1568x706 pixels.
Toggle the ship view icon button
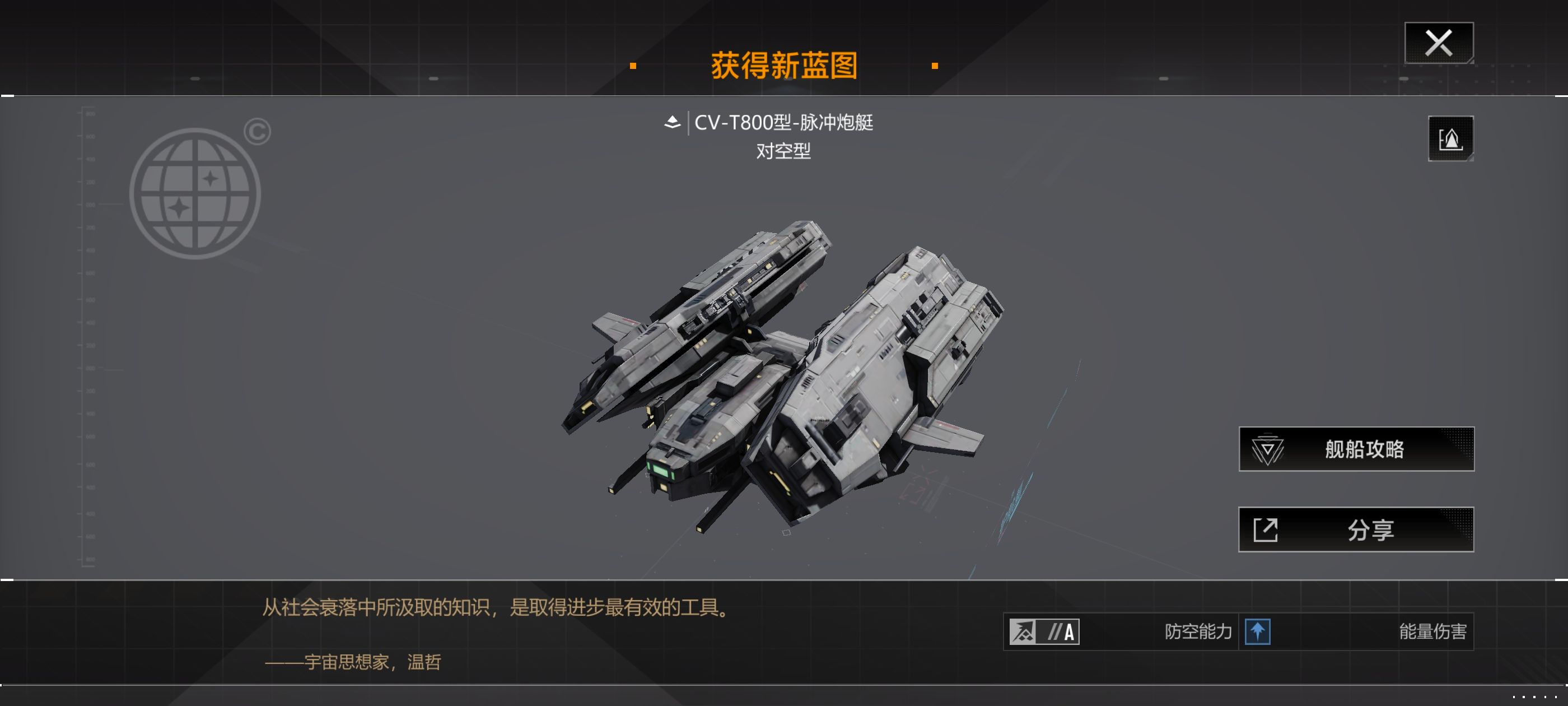tap(1450, 138)
